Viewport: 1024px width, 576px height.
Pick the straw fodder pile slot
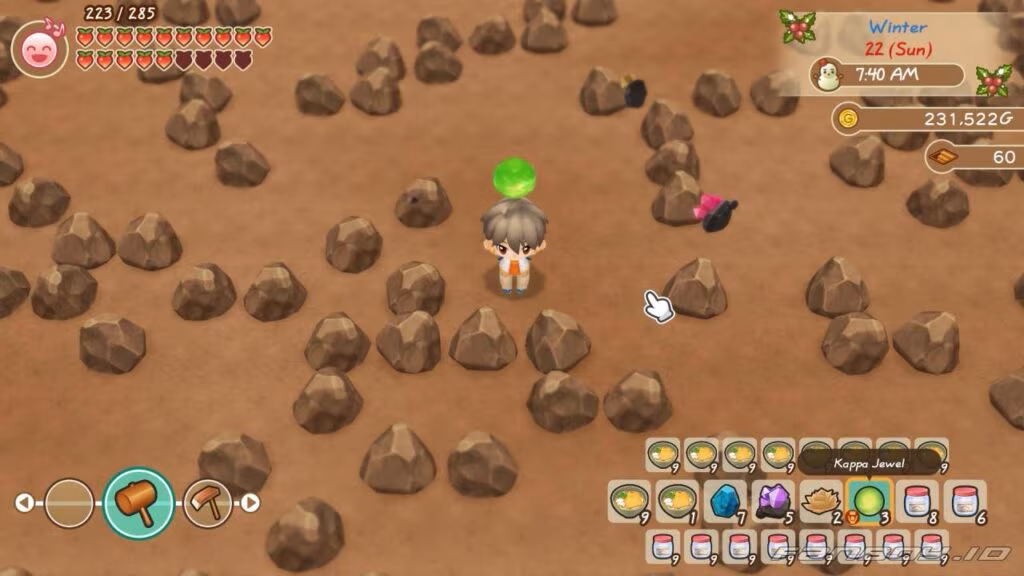pos(820,500)
